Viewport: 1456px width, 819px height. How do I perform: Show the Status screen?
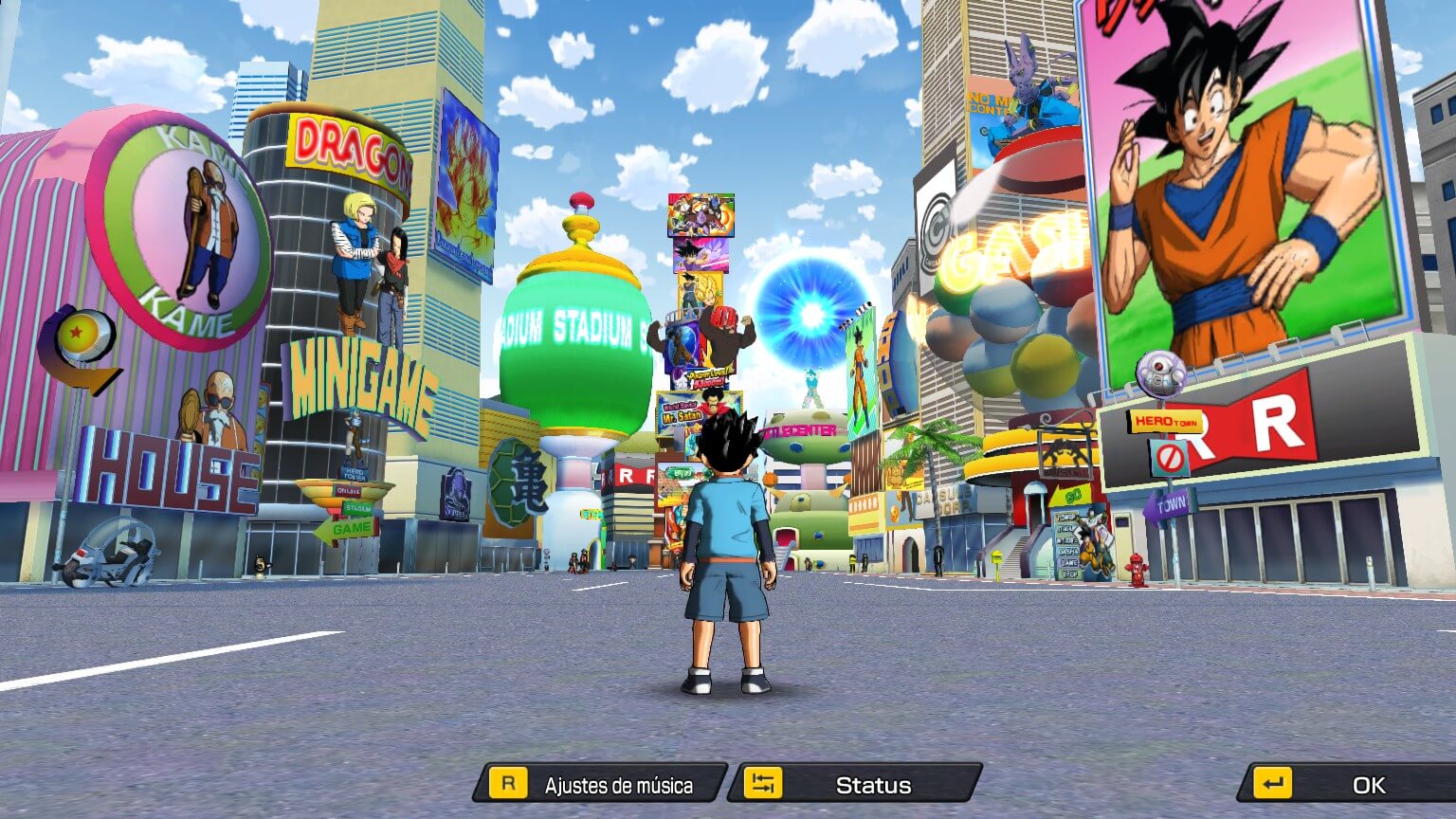[x=861, y=784]
